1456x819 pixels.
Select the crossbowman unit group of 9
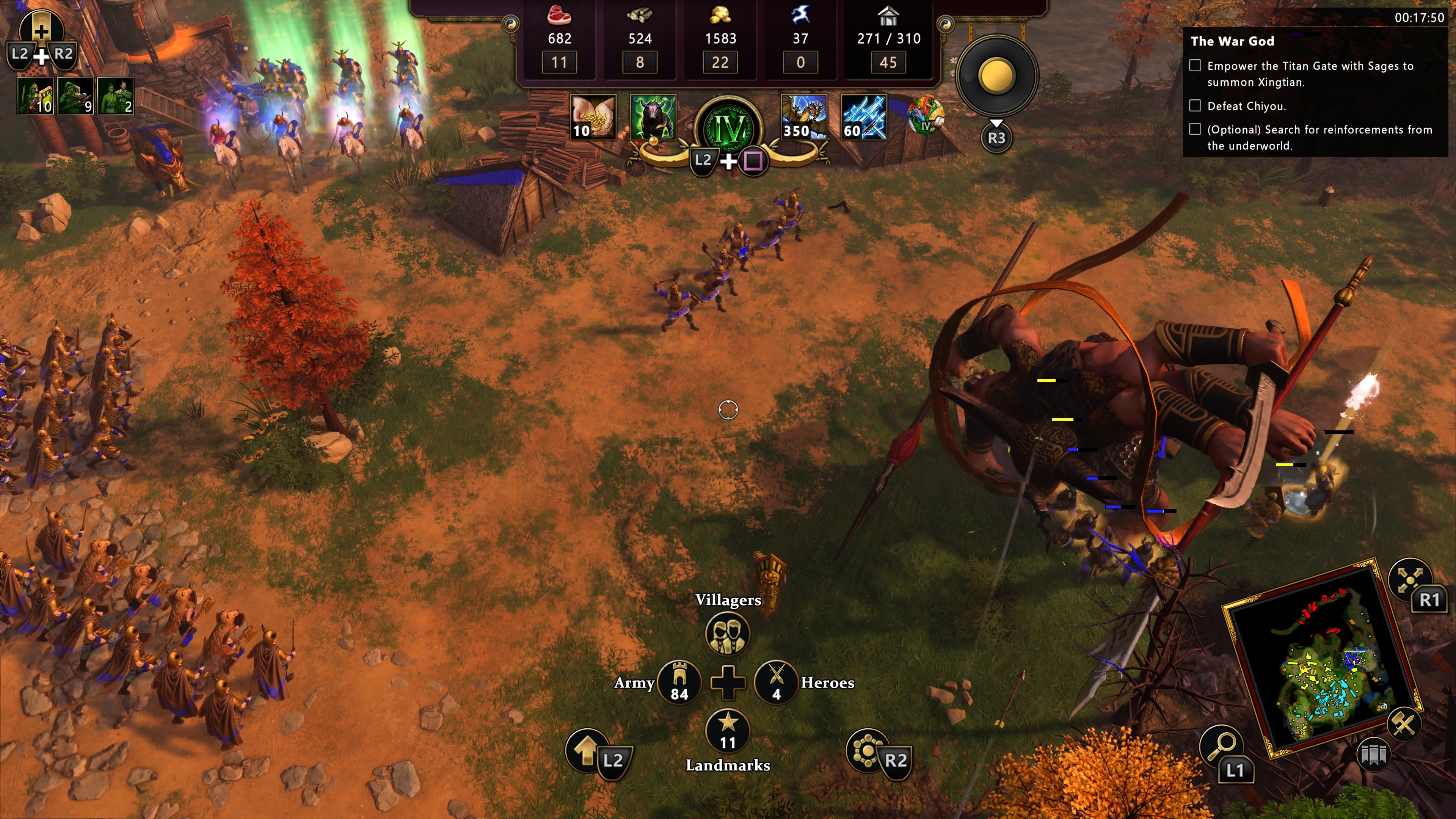tap(75, 96)
